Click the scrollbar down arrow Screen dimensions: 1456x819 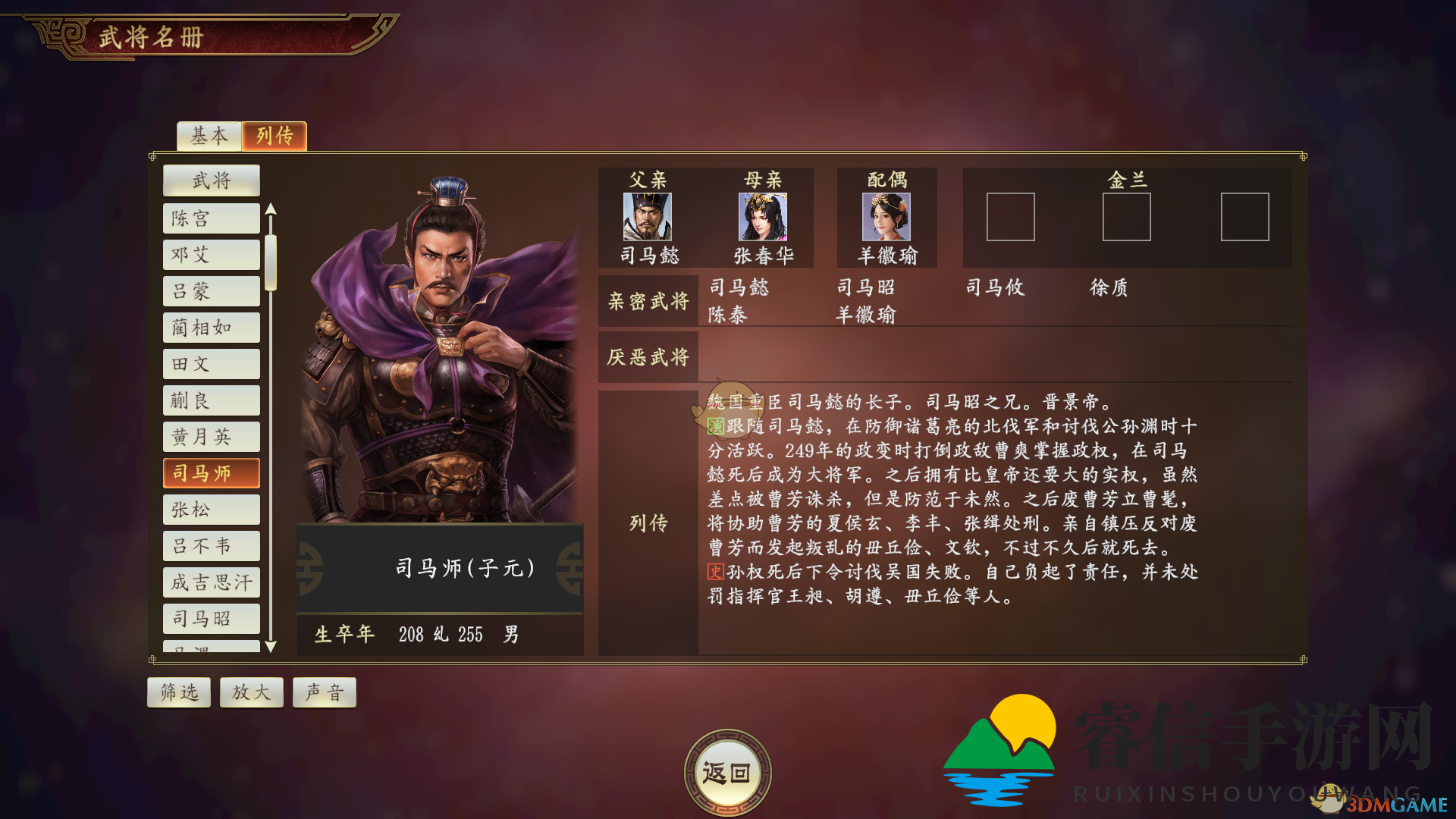point(271,646)
